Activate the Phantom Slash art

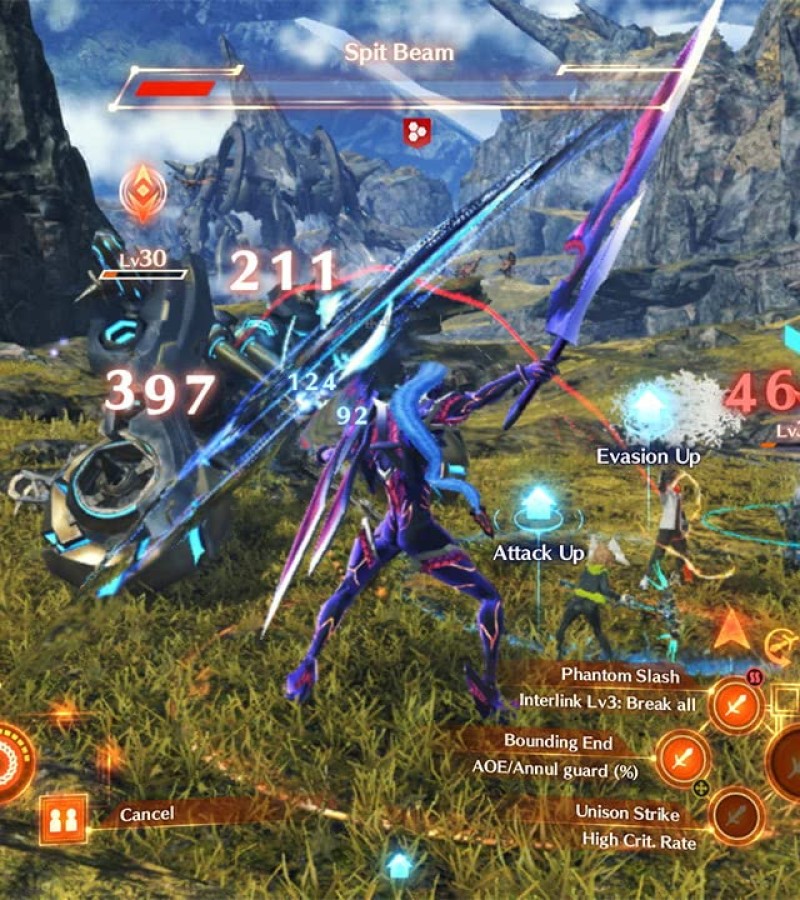(x=737, y=706)
